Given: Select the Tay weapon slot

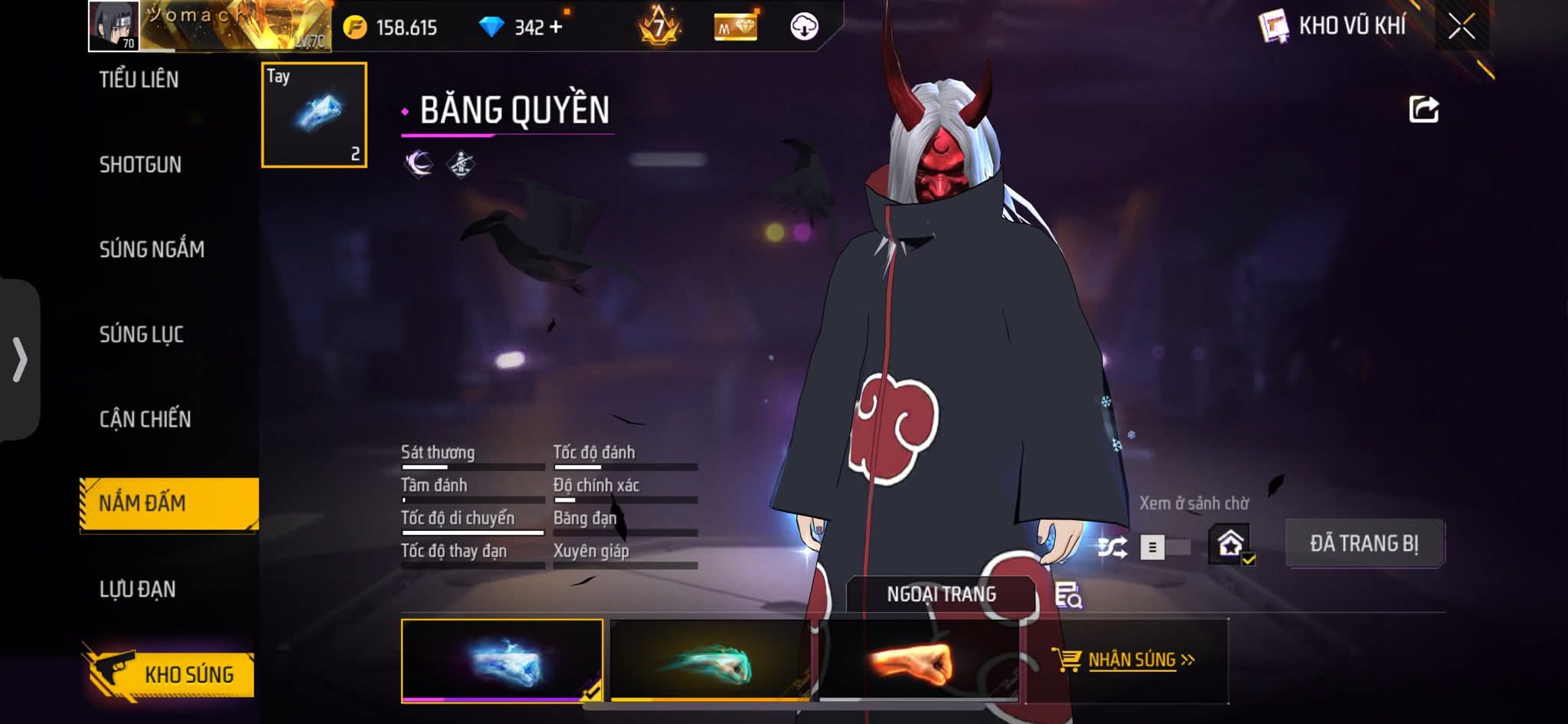Looking at the screenshot, I should click(314, 115).
